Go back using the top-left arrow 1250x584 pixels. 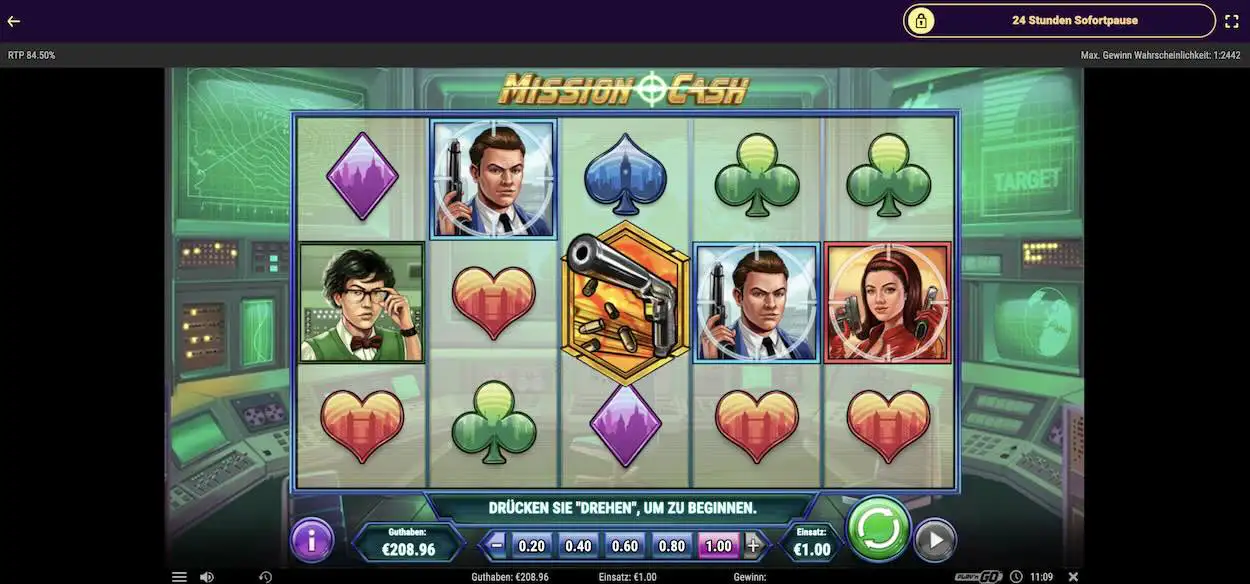pyautogui.click(x=14, y=21)
